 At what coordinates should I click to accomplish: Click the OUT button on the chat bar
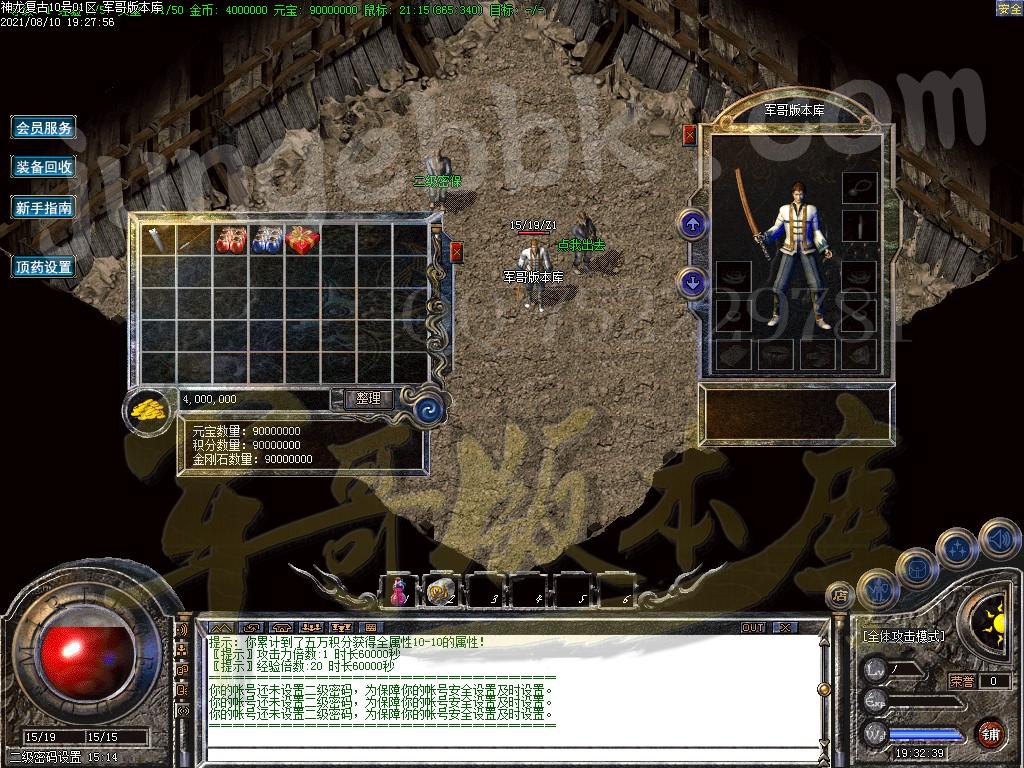(x=753, y=627)
